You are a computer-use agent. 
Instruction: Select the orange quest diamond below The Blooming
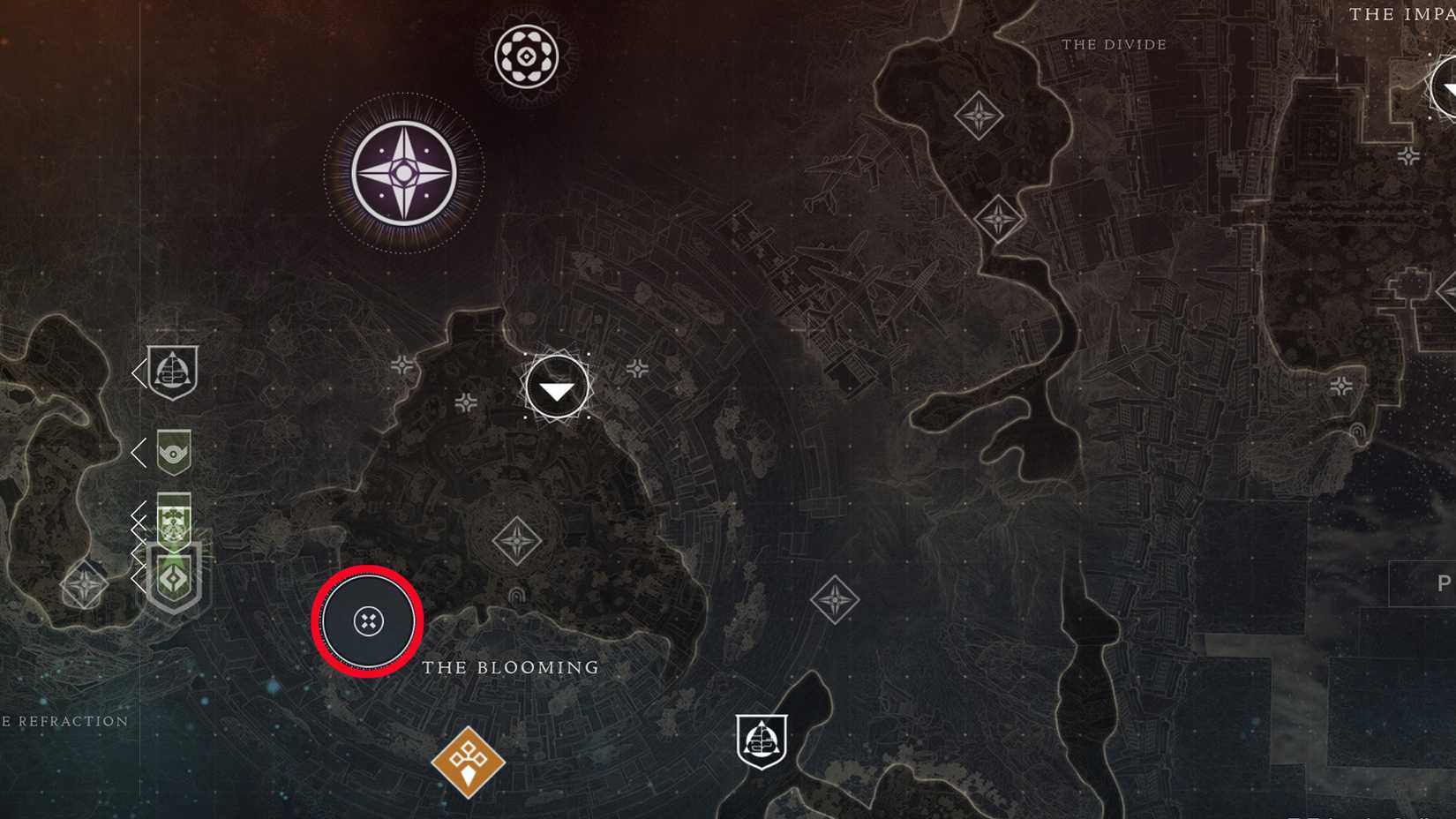pyautogui.click(x=469, y=761)
